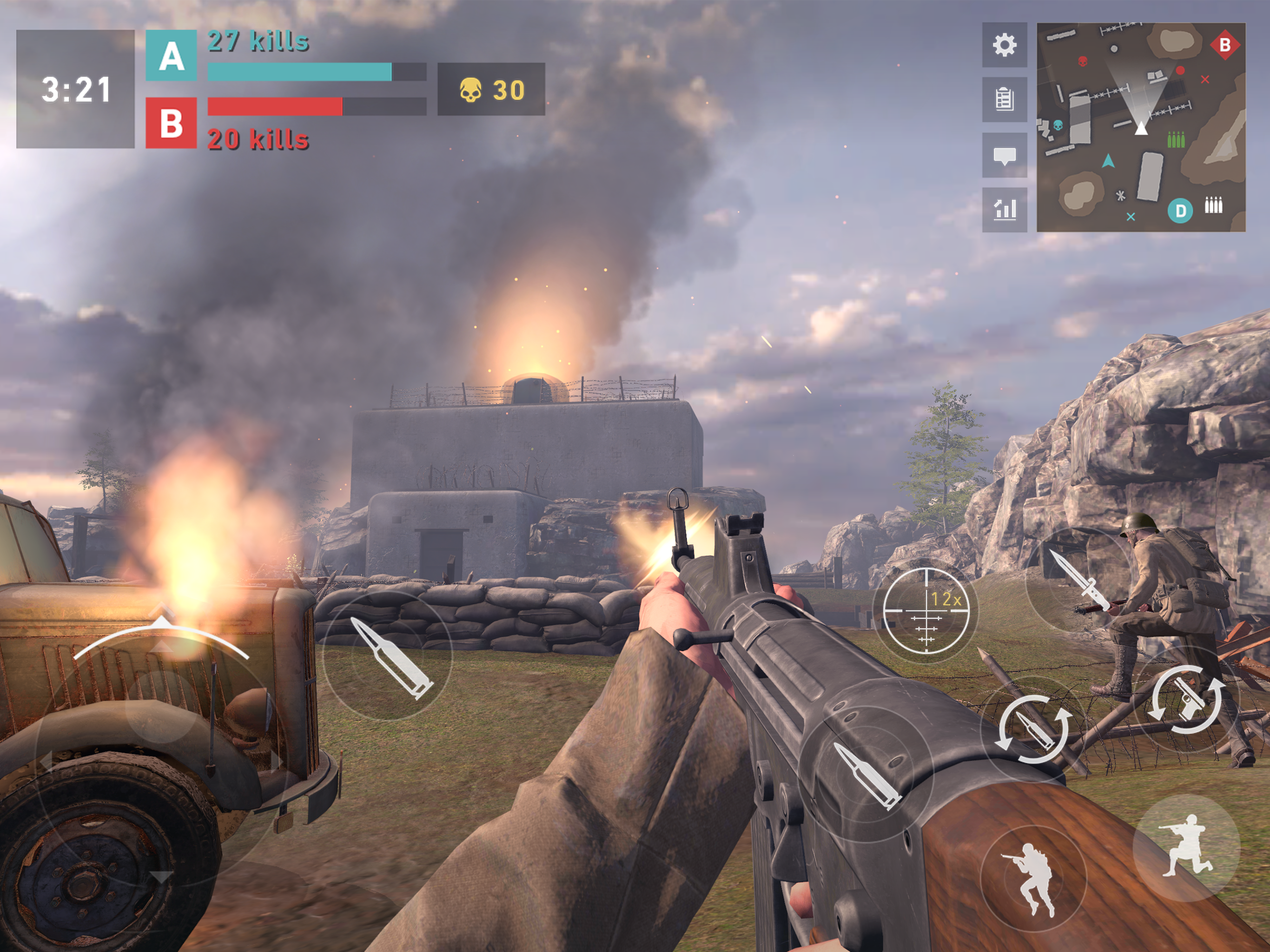Toggle the 12x scope aim button
Screen dimensions: 1270x952
926,610
